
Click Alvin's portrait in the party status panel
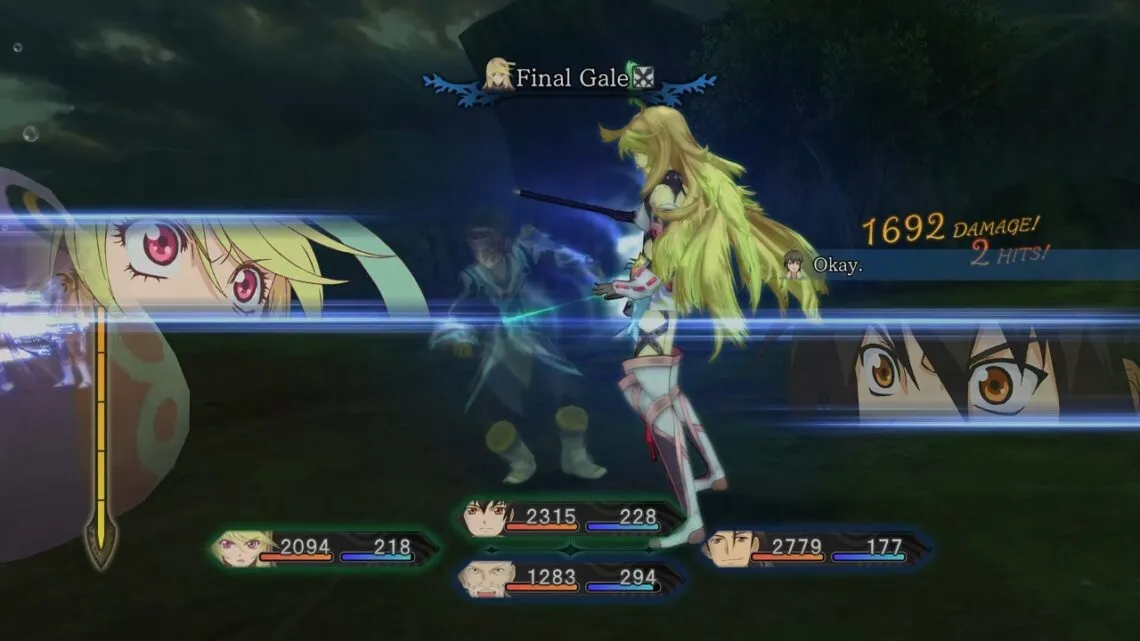point(727,548)
